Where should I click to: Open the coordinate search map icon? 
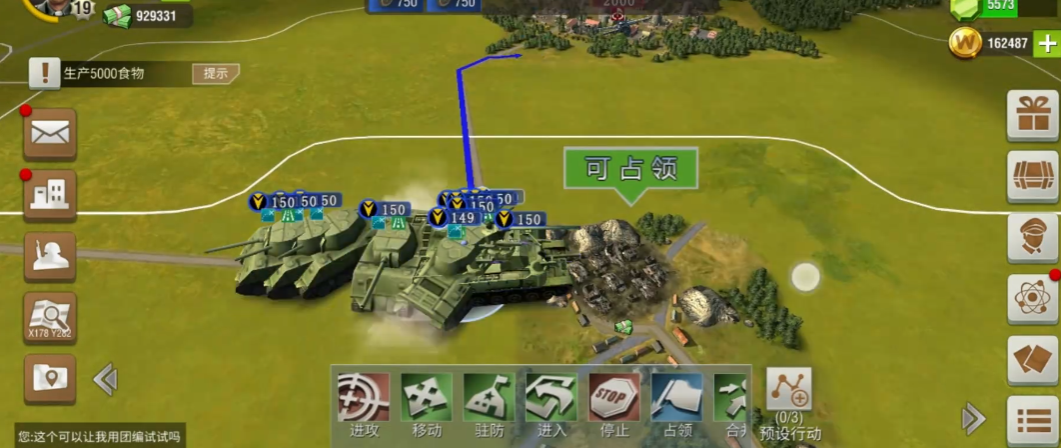[x=50, y=319]
